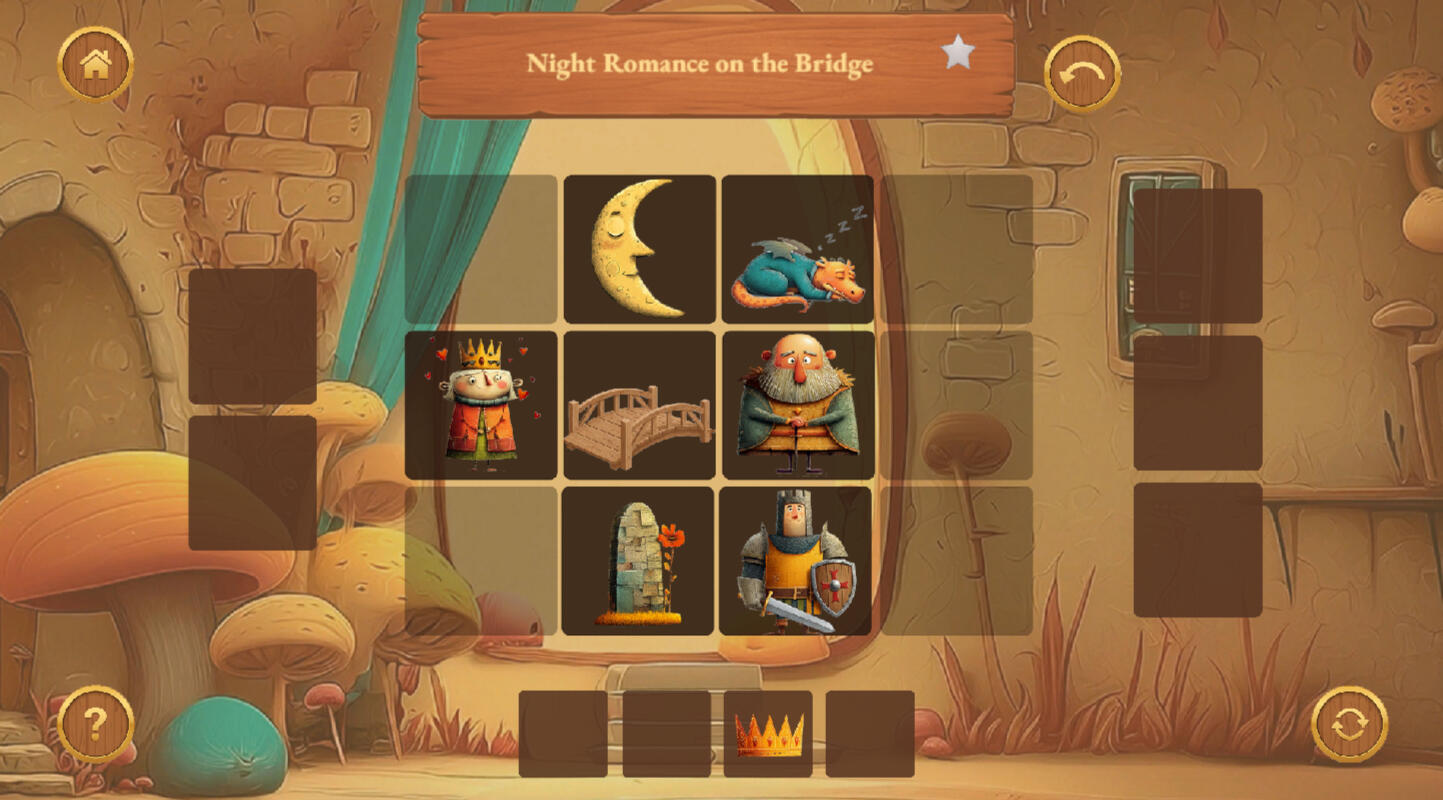Choose the stone tower with flower tile
The height and width of the screenshot is (800, 1443).
pyautogui.click(x=638, y=561)
